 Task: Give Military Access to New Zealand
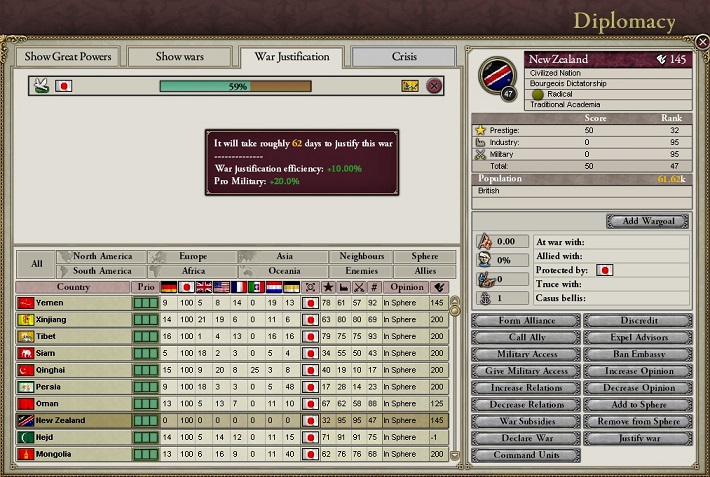[x=524, y=371]
